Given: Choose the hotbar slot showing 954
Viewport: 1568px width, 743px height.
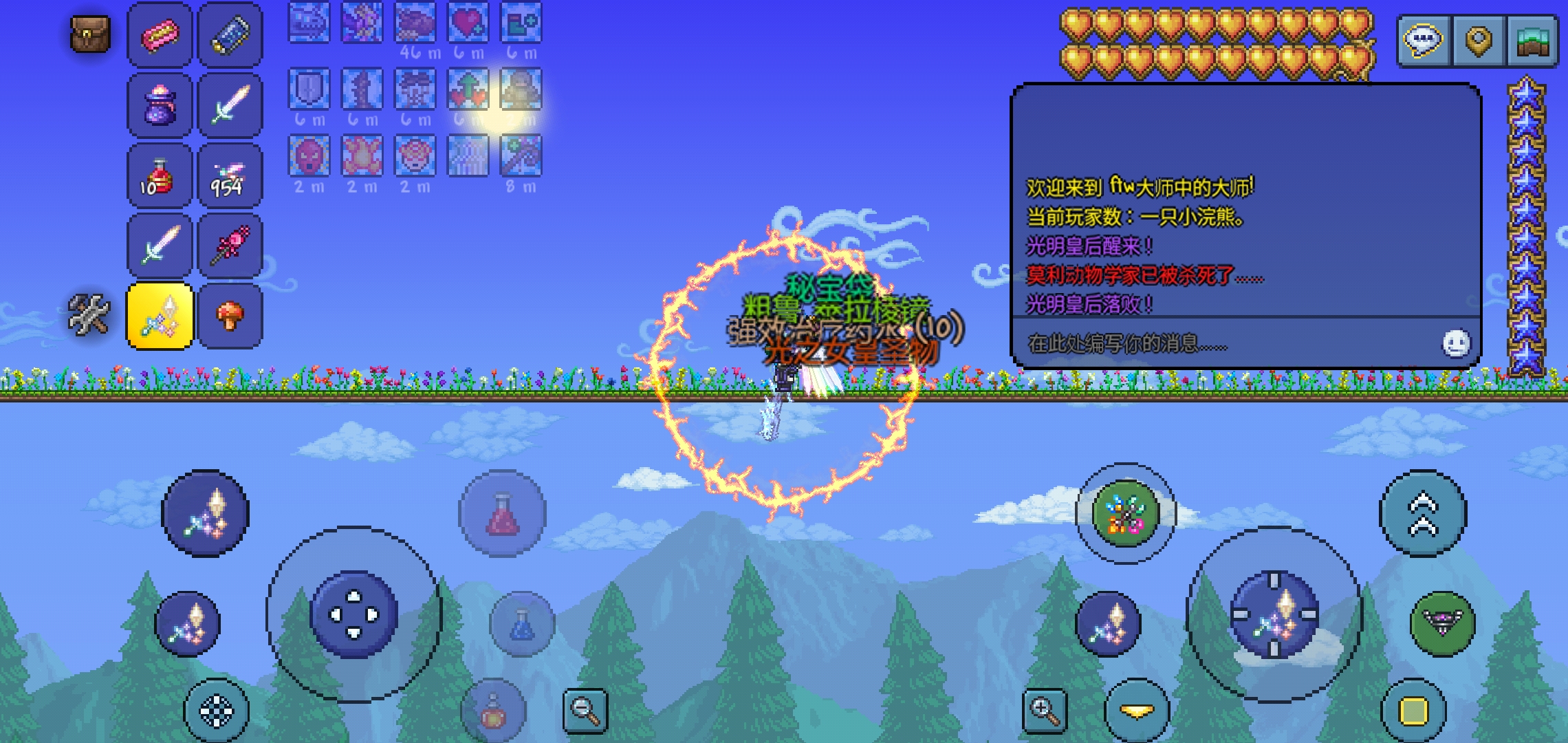Looking at the screenshot, I should click(230, 176).
